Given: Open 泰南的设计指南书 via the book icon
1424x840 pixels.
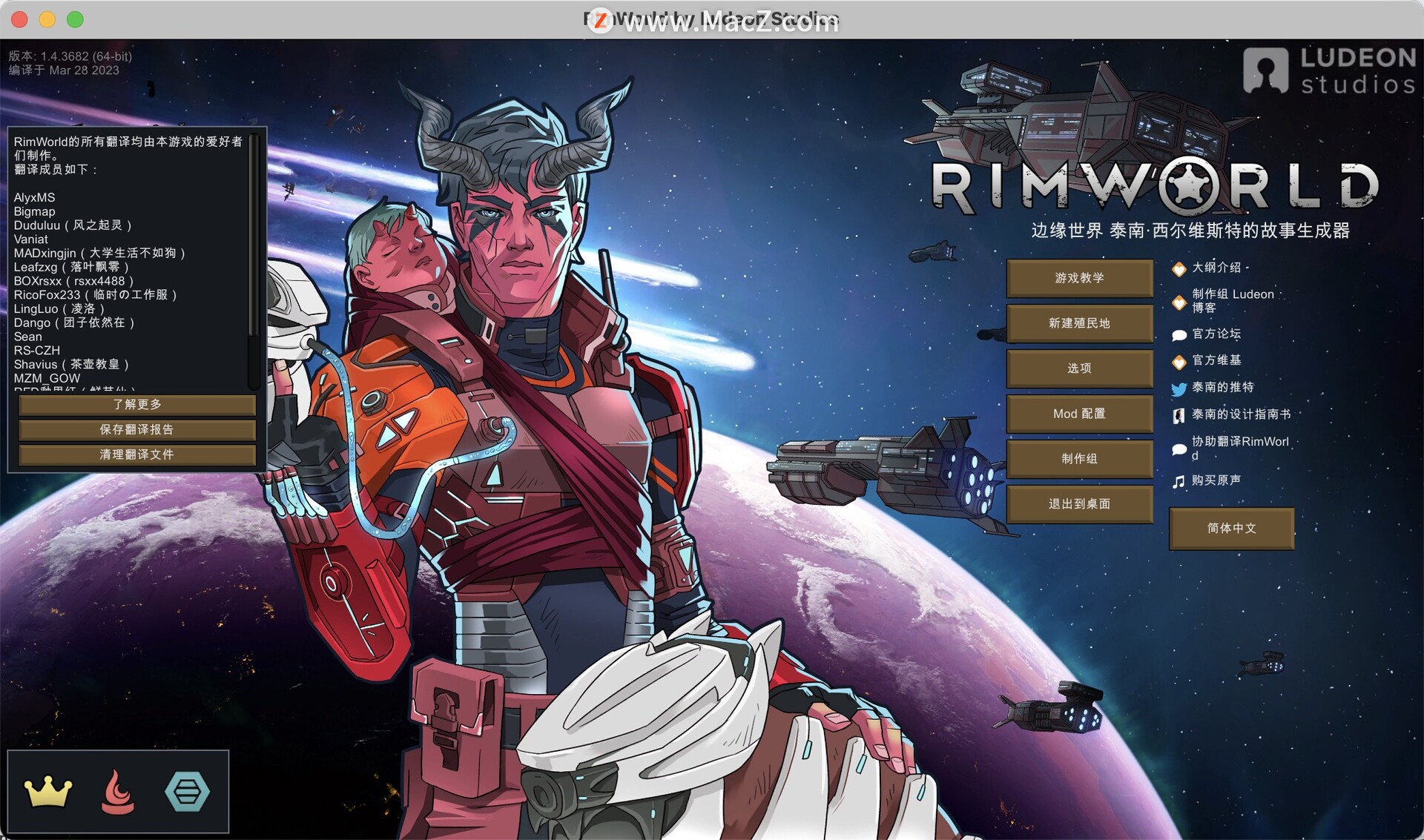Looking at the screenshot, I should [x=1179, y=415].
